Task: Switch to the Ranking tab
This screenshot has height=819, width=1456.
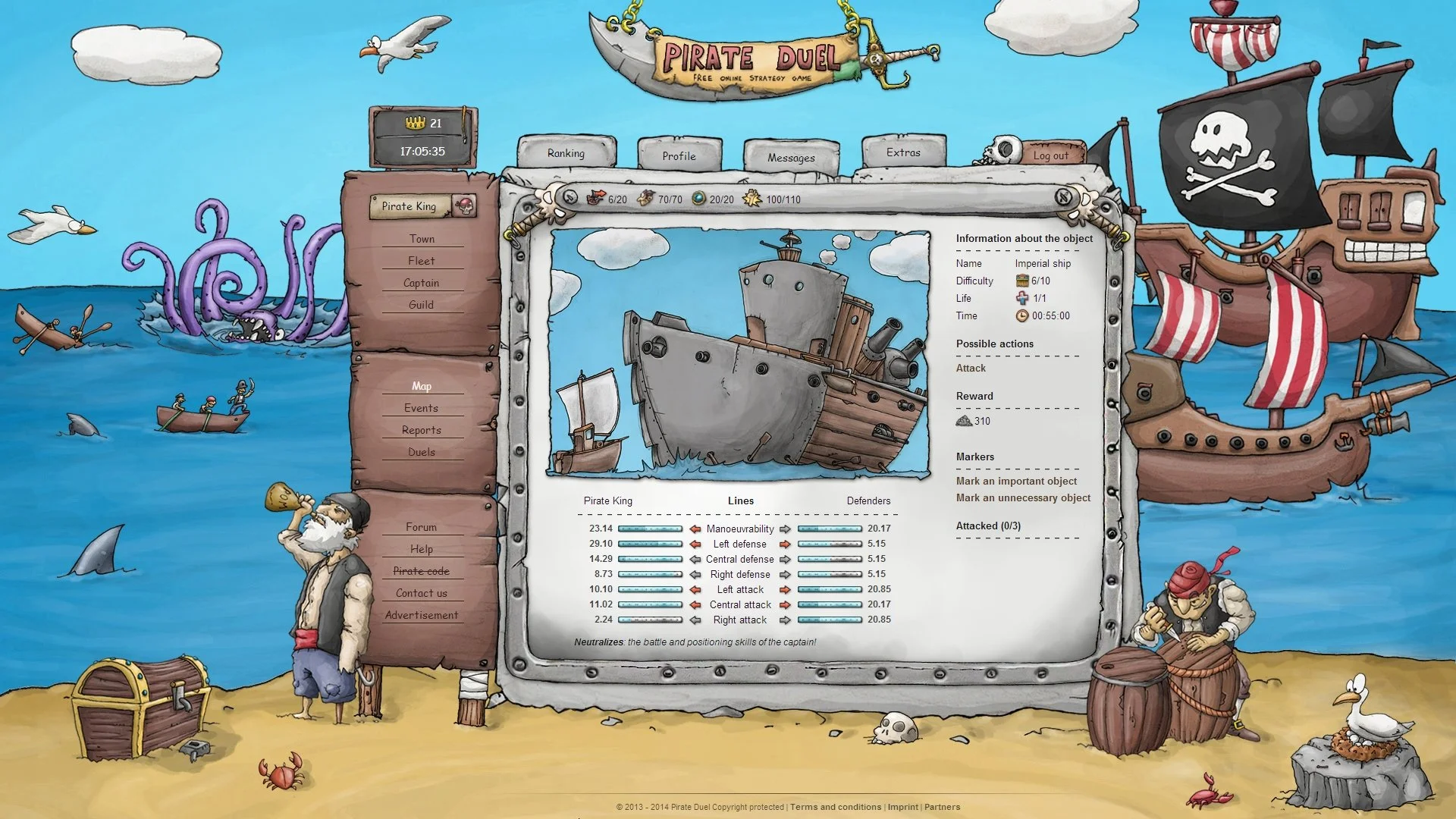Action: point(566,153)
